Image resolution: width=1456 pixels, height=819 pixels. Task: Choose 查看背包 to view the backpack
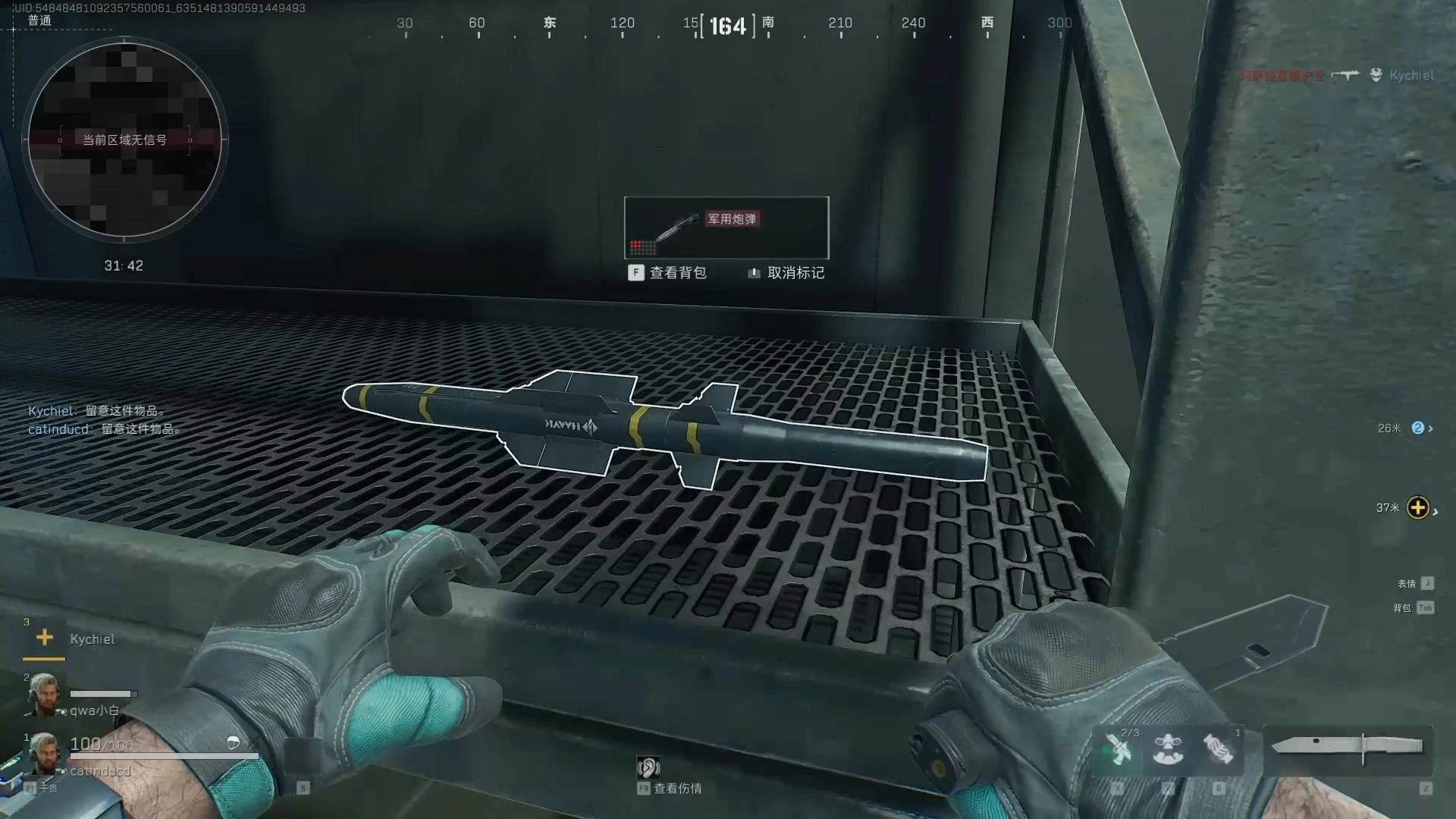tap(668, 273)
